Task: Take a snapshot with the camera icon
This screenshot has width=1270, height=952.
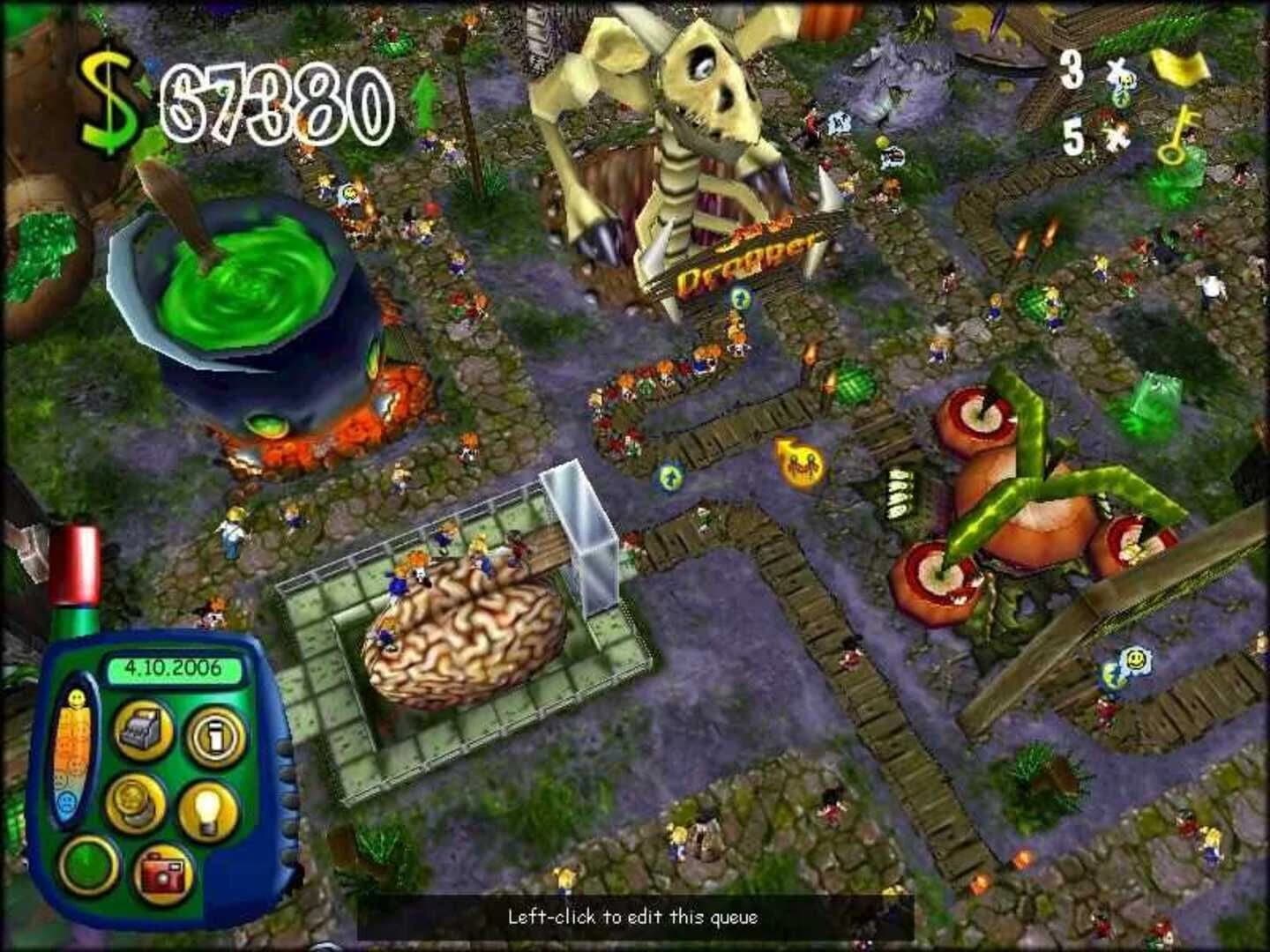Action: 163,873
